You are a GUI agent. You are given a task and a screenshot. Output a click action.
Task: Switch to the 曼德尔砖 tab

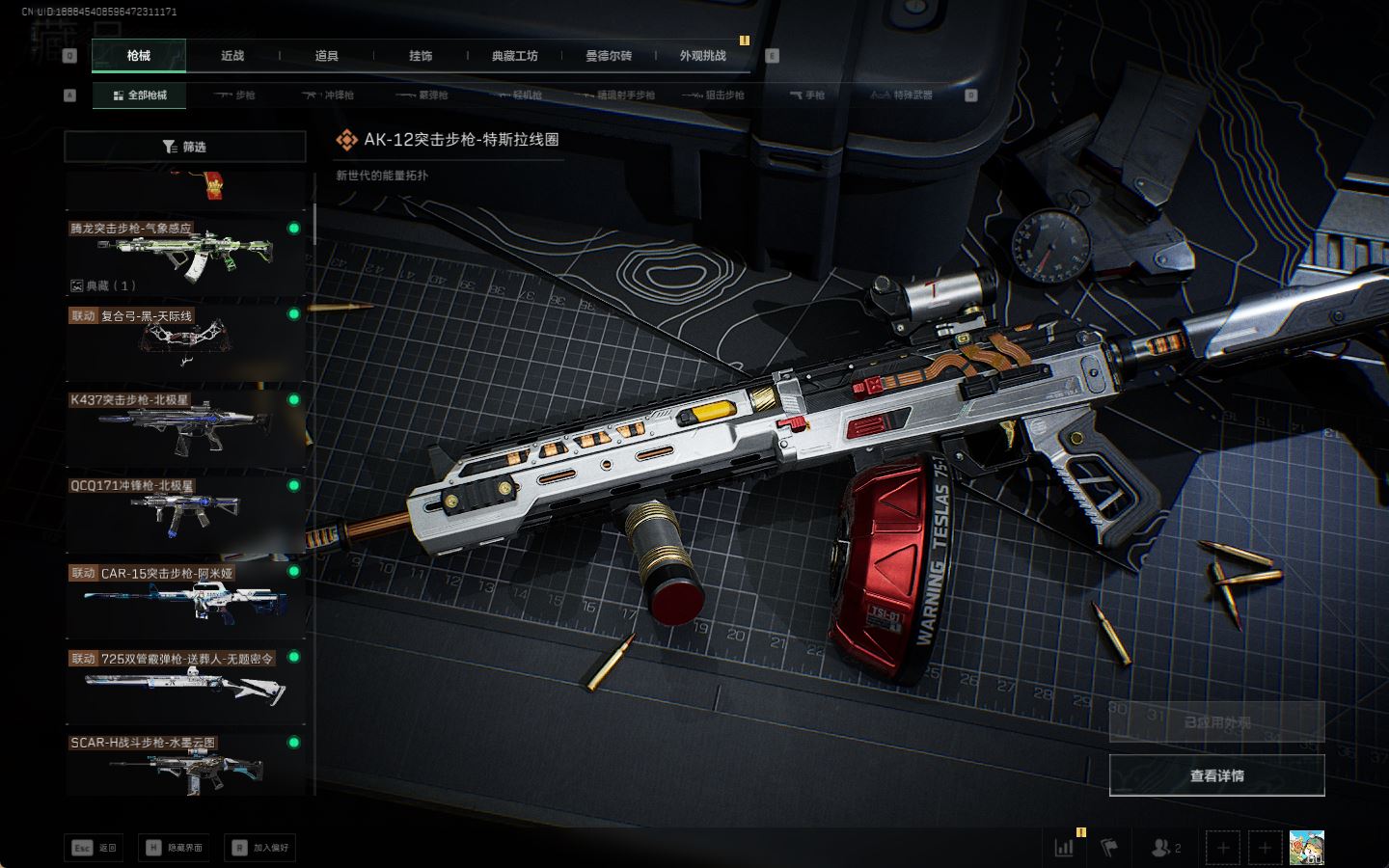609,56
